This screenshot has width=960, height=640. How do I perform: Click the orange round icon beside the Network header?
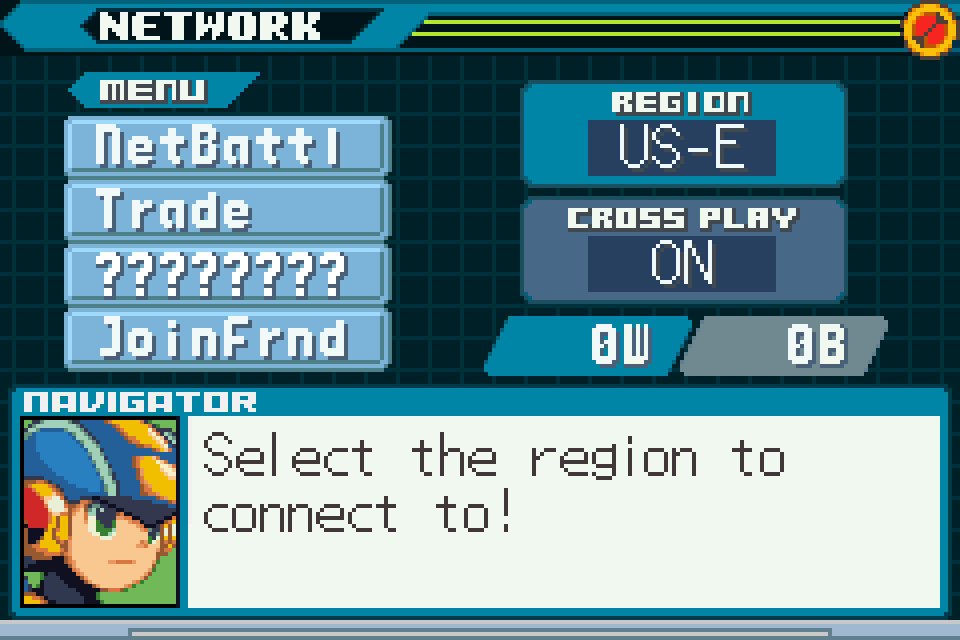929,30
